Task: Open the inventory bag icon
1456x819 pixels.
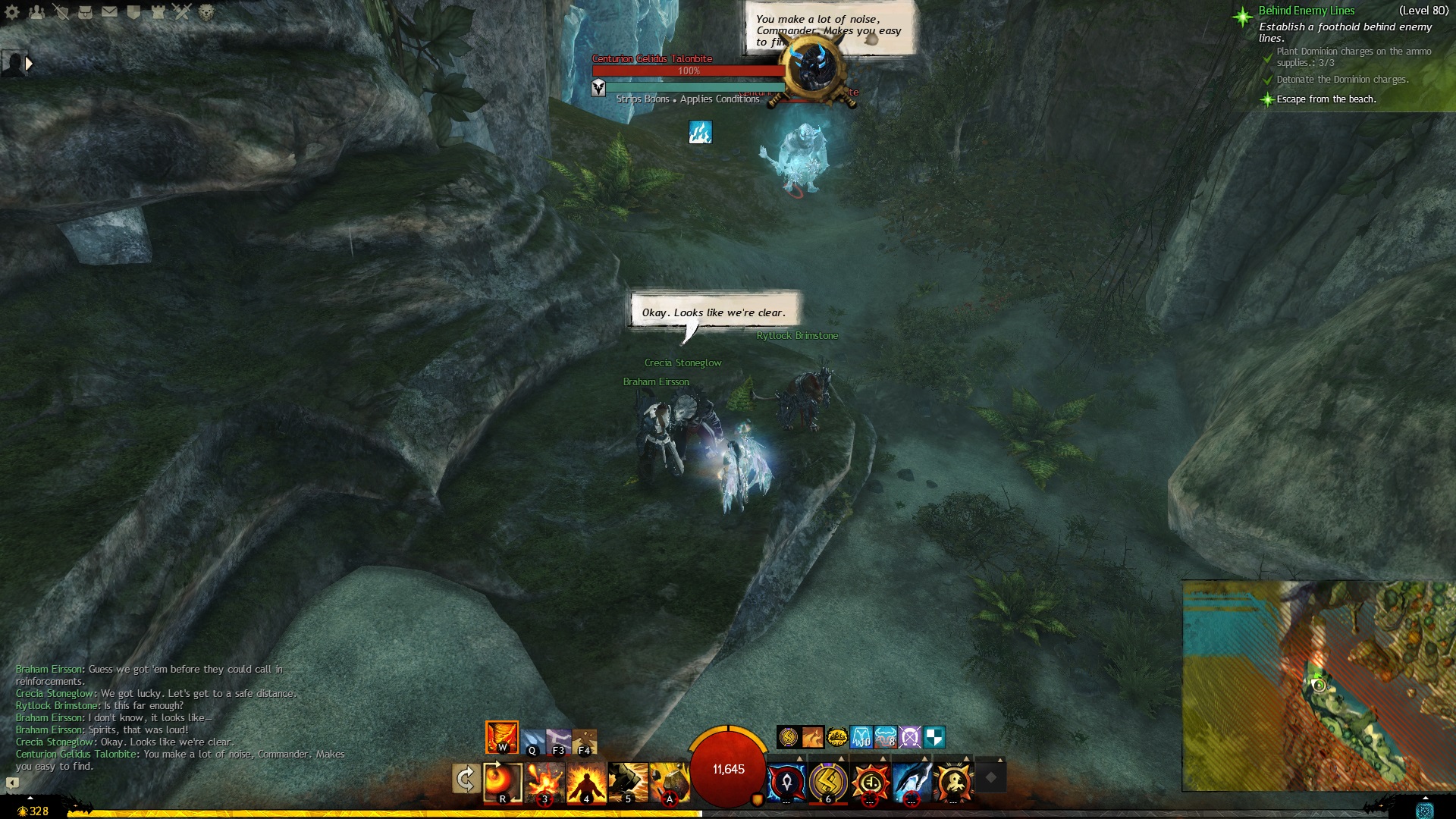Action: (x=85, y=12)
